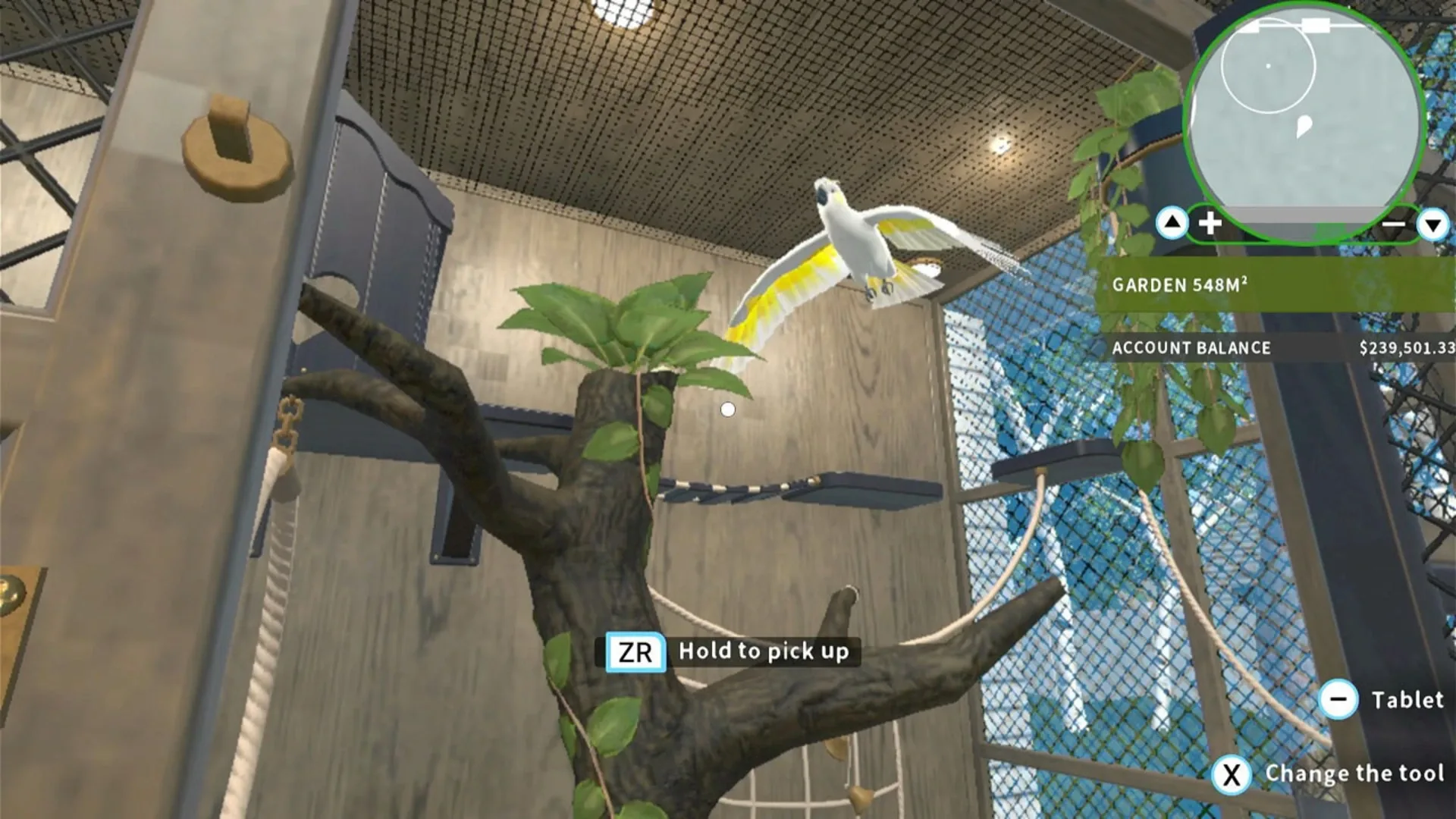Zoom in the minimap with the plus icon
Viewport: 1456px width, 819px height.
[x=1210, y=223]
